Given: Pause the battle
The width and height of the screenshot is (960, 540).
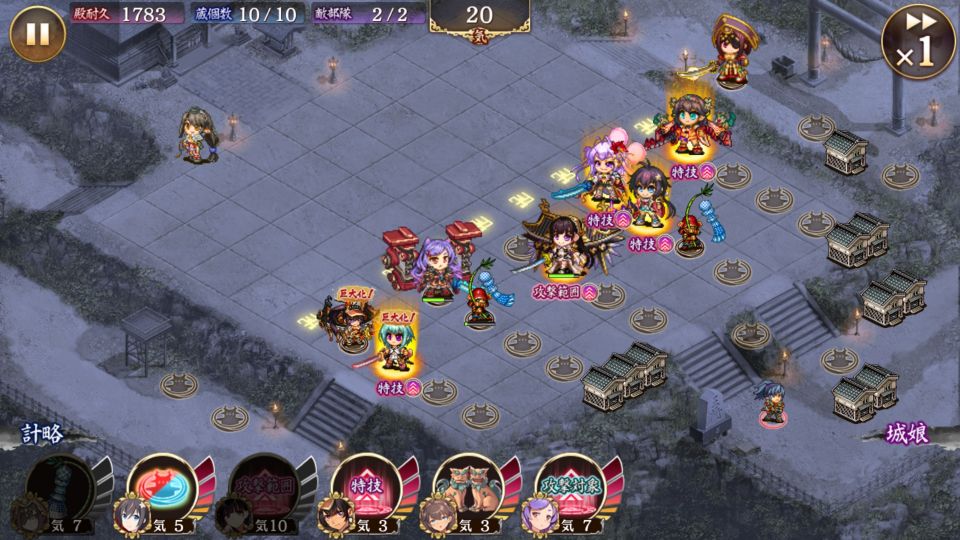Looking at the screenshot, I should pos(37,34).
